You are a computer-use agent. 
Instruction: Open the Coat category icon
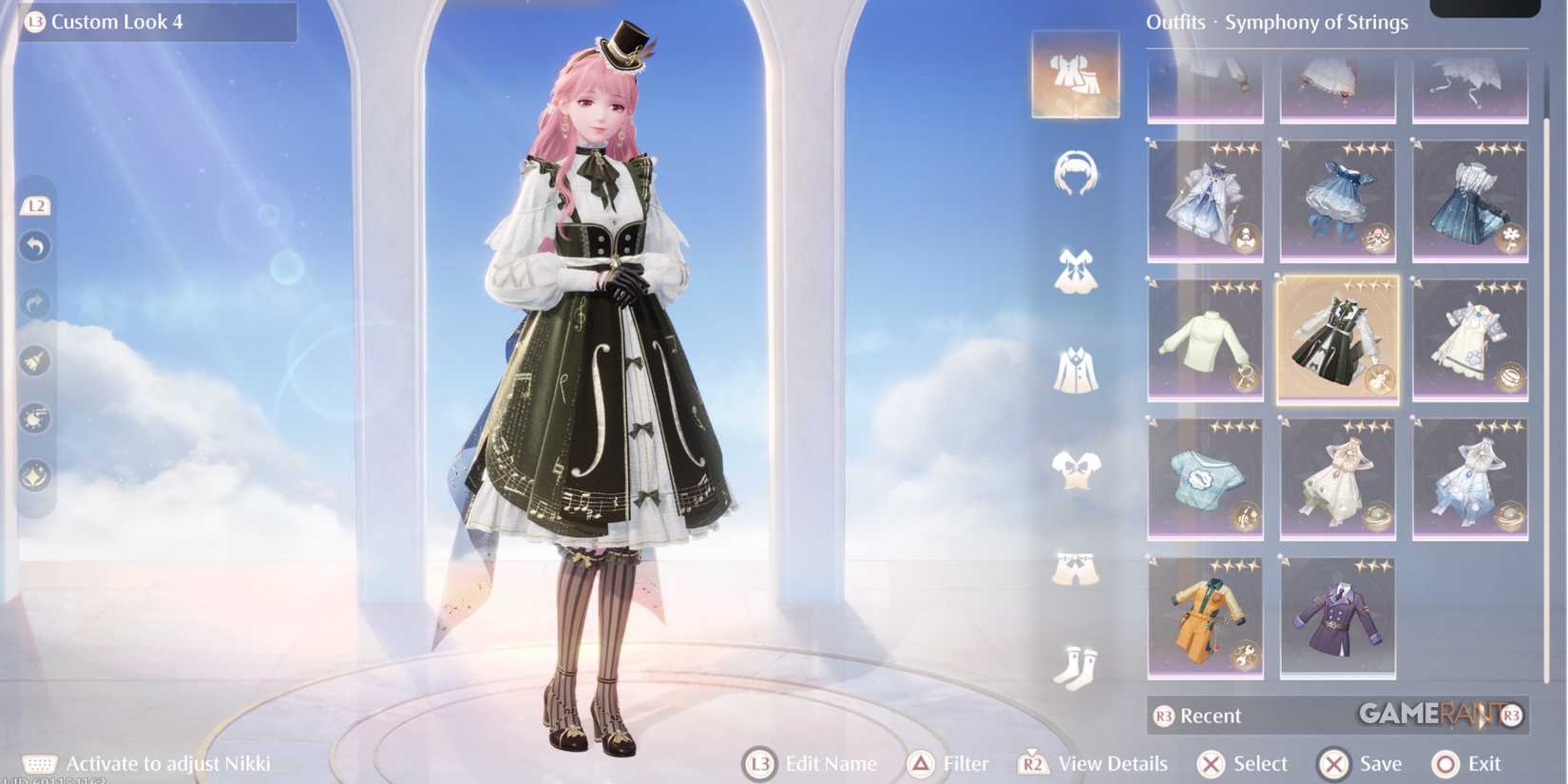pyautogui.click(x=1075, y=369)
